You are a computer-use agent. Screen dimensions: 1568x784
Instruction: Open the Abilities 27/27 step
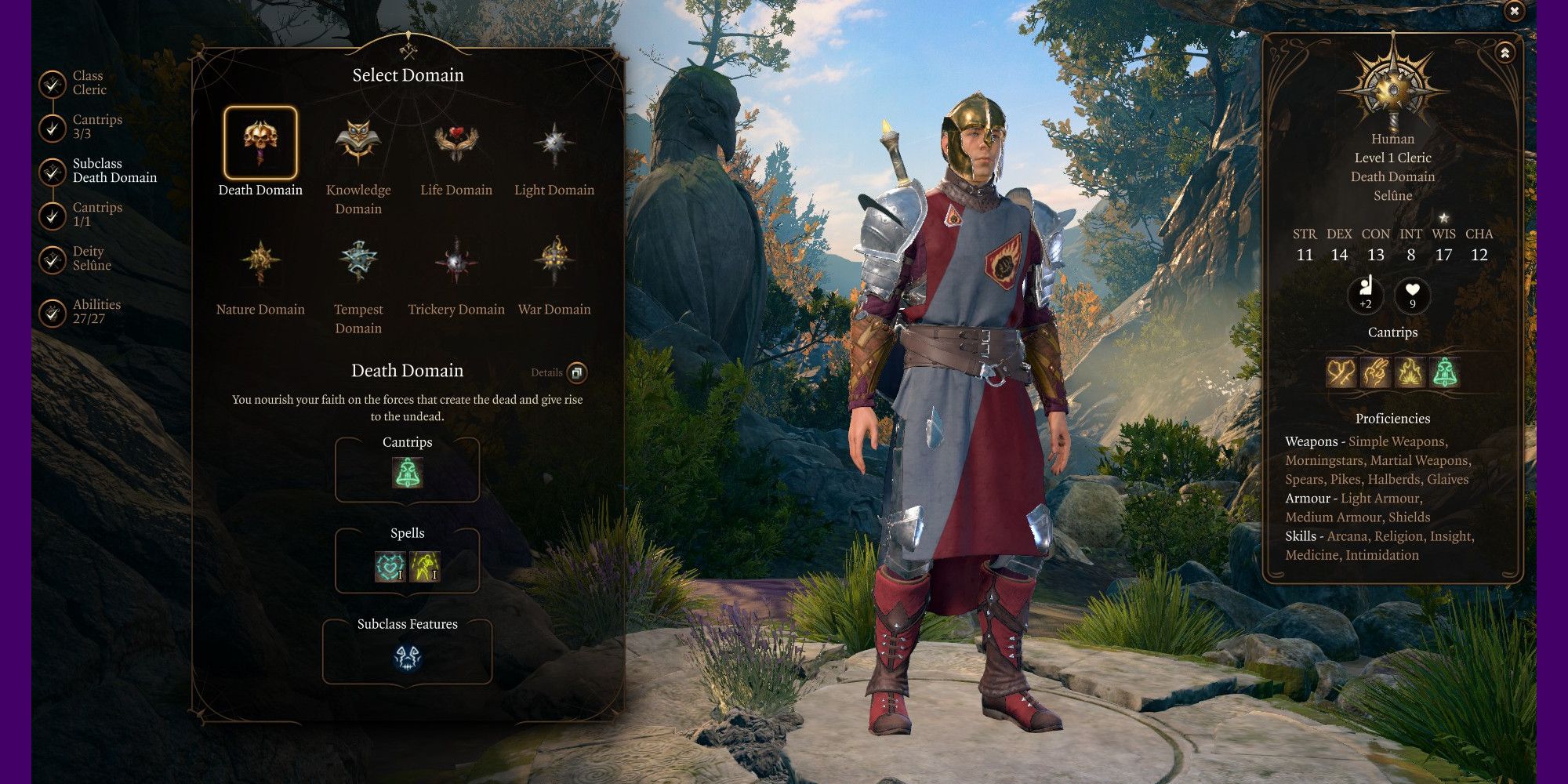53,312
